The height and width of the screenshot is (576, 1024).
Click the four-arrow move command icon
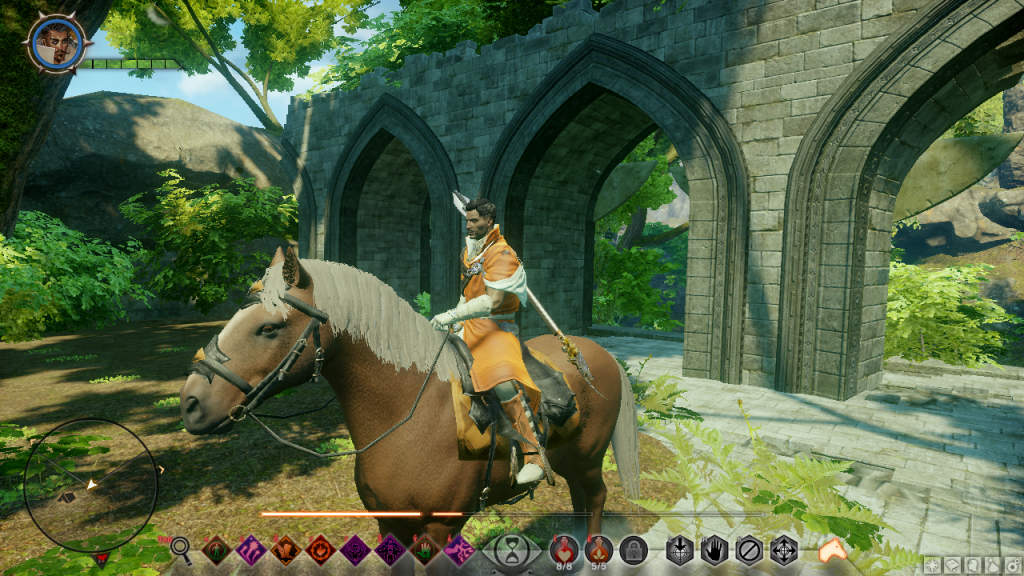[x=783, y=549]
